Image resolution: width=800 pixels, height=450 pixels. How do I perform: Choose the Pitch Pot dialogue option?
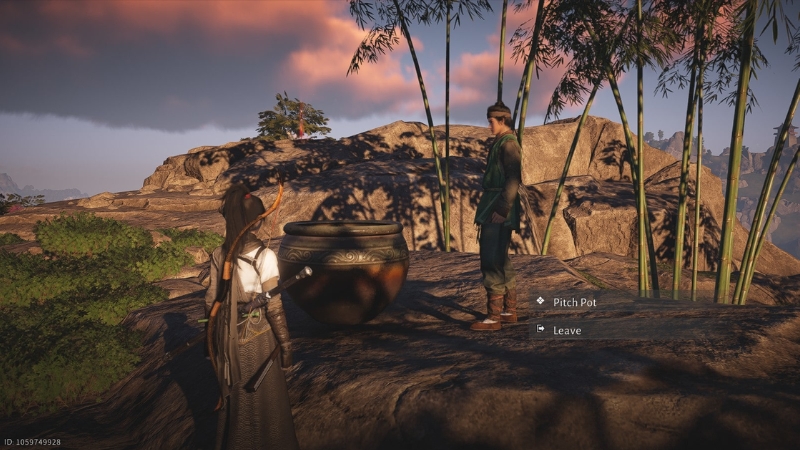click(575, 301)
